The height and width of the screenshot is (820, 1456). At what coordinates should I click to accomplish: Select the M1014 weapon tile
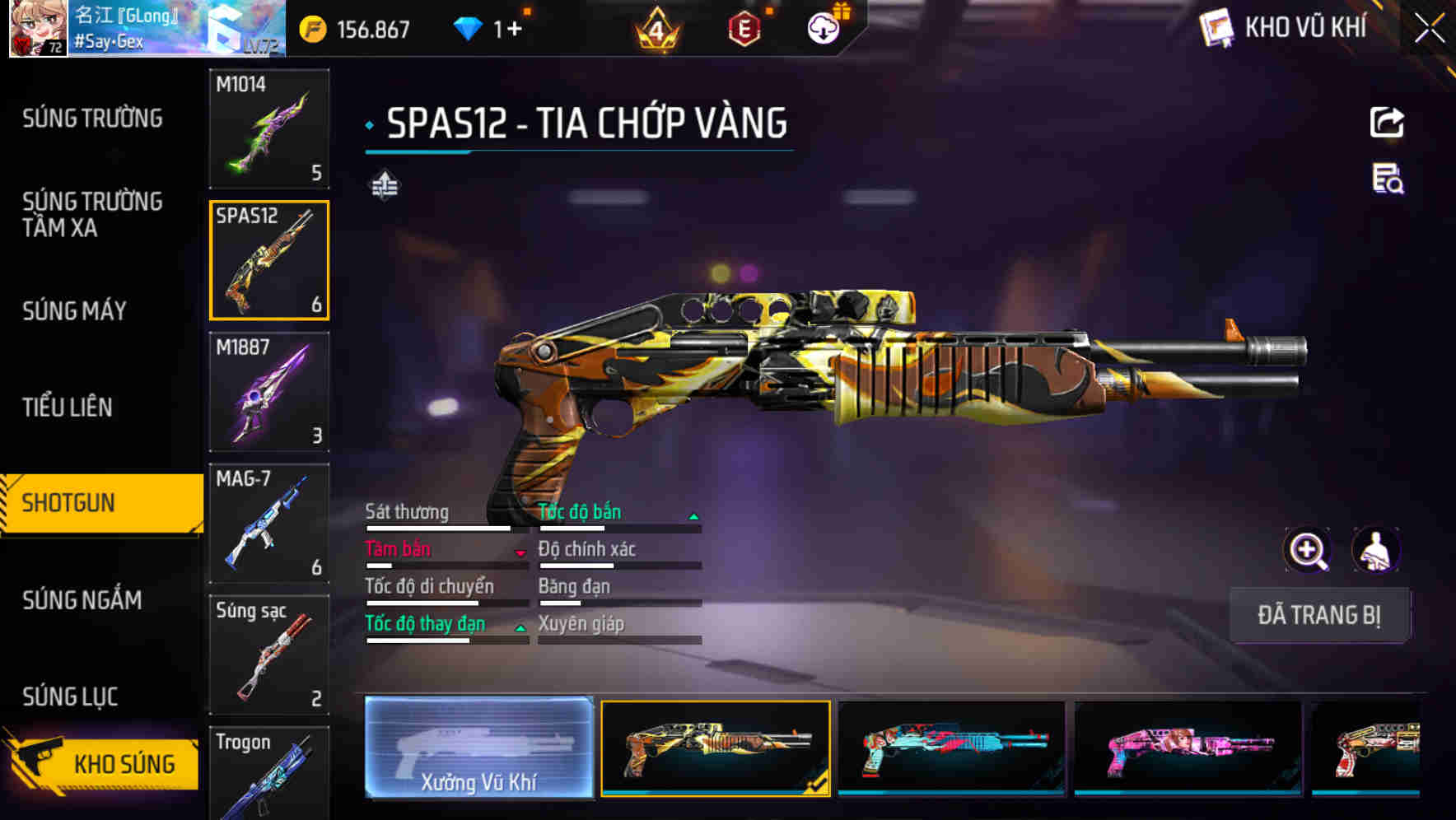pyautogui.click(x=269, y=128)
